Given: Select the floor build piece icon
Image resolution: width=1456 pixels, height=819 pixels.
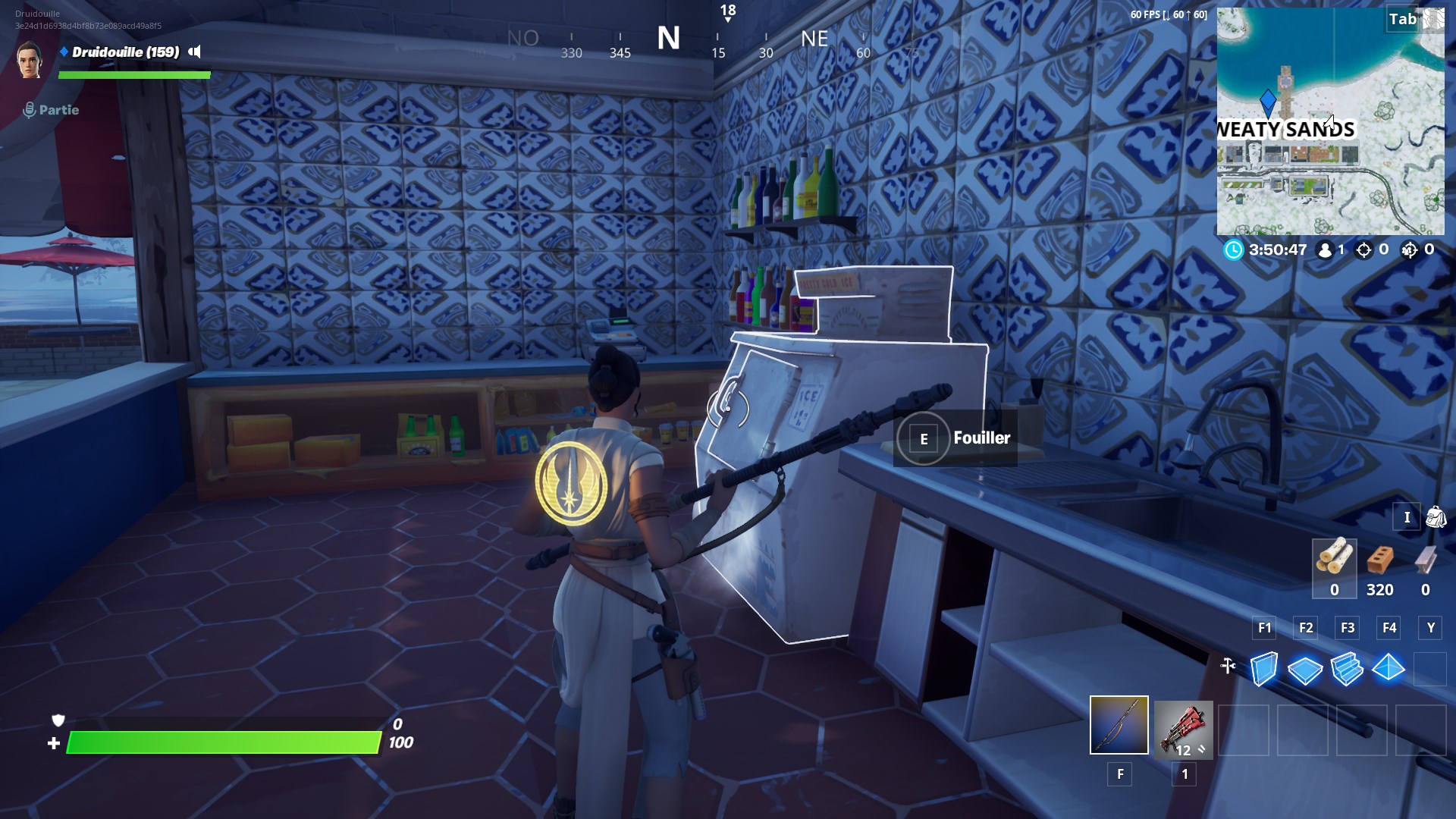Looking at the screenshot, I should pyautogui.click(x=1305, y=670).
